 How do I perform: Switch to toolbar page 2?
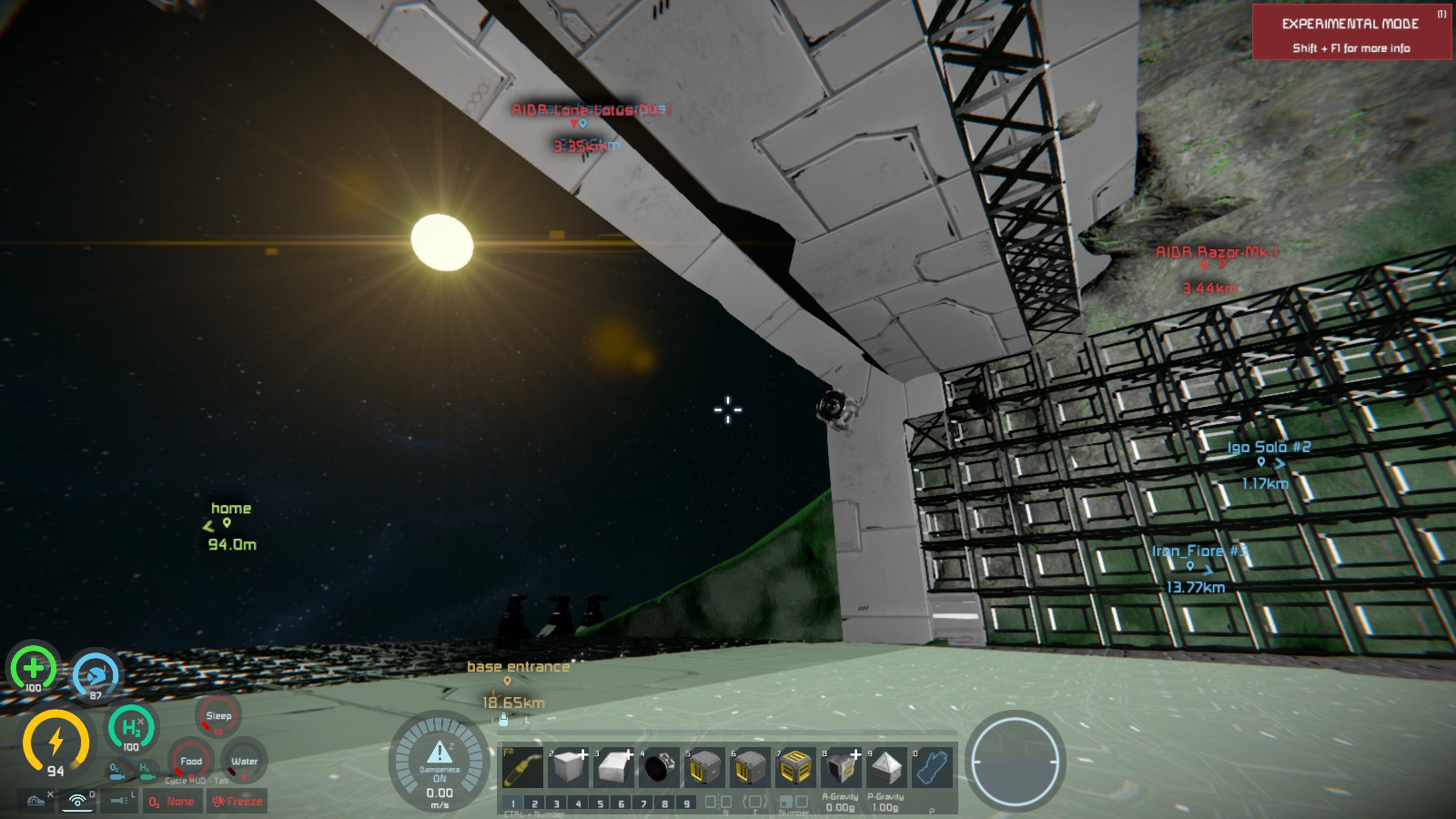click(x=534, y=804)
